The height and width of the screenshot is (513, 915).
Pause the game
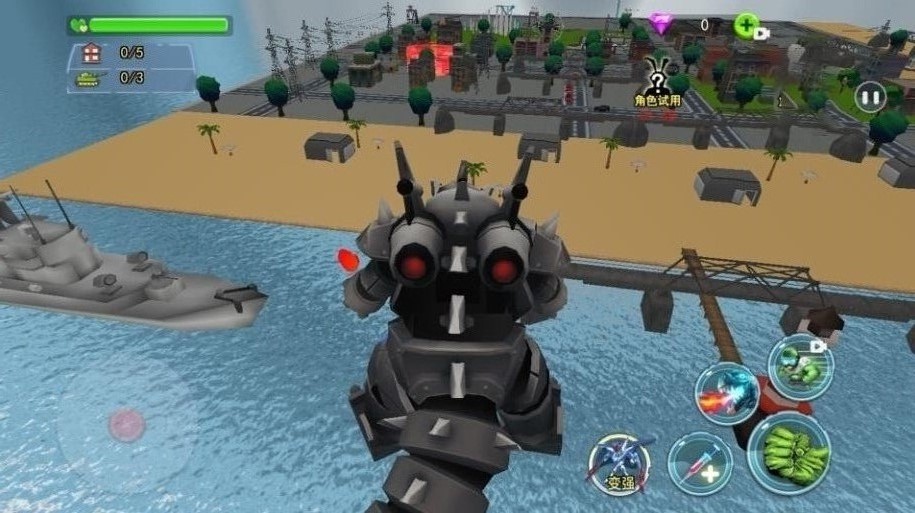870,97
